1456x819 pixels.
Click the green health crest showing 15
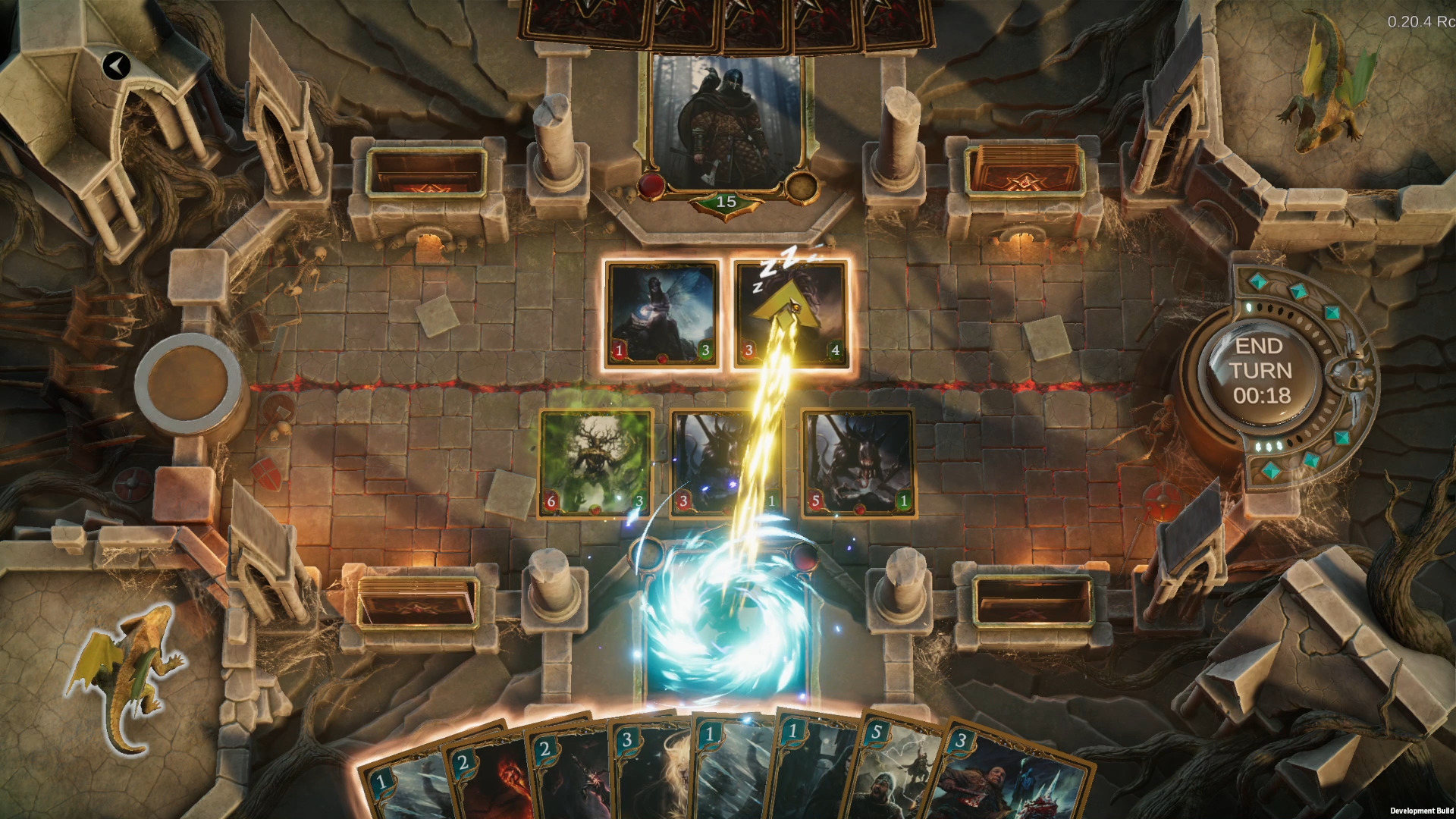pos(725,203)
